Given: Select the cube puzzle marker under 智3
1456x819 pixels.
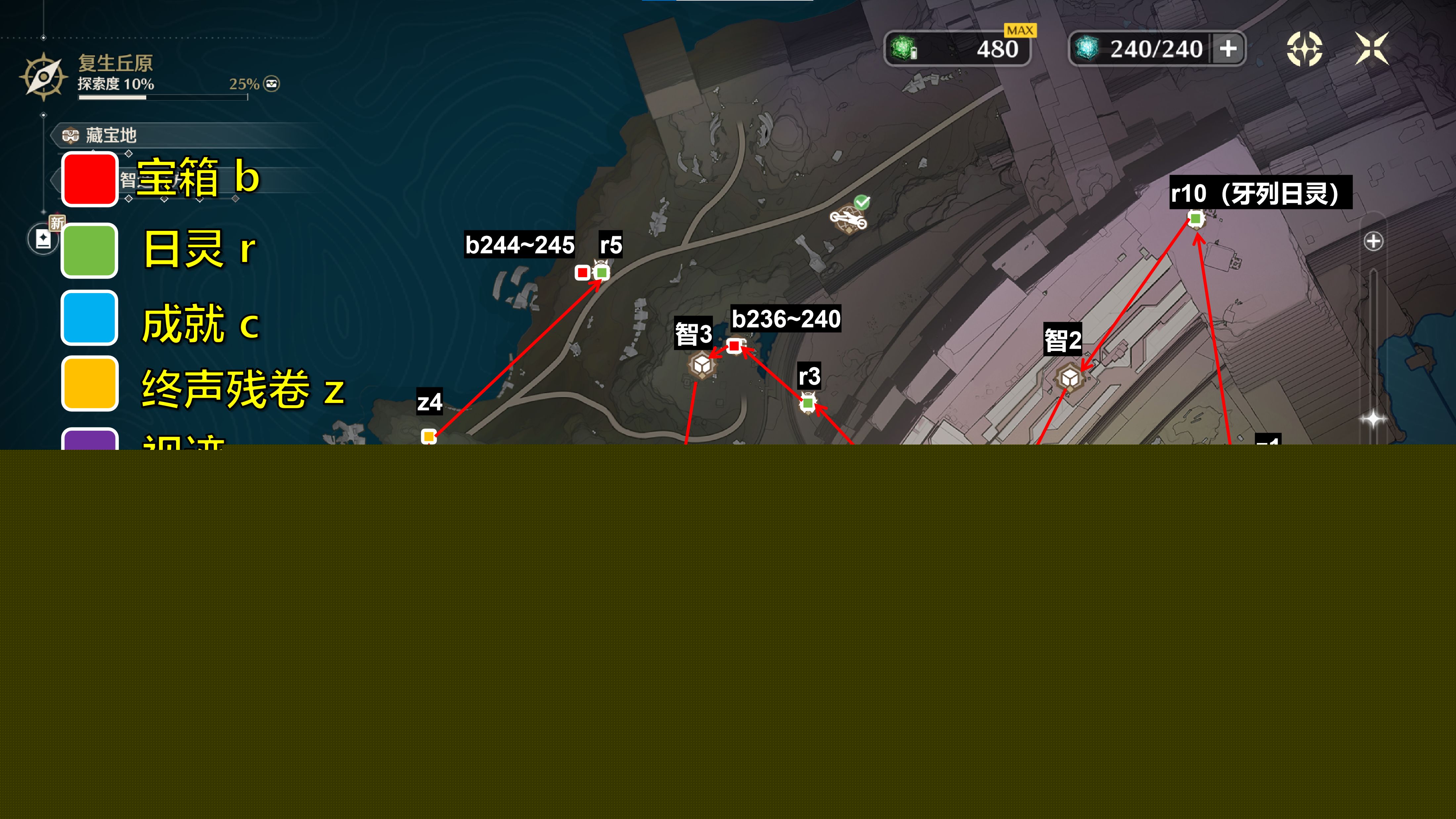Looking at the screenshot, I should click(x=702, y=366).
